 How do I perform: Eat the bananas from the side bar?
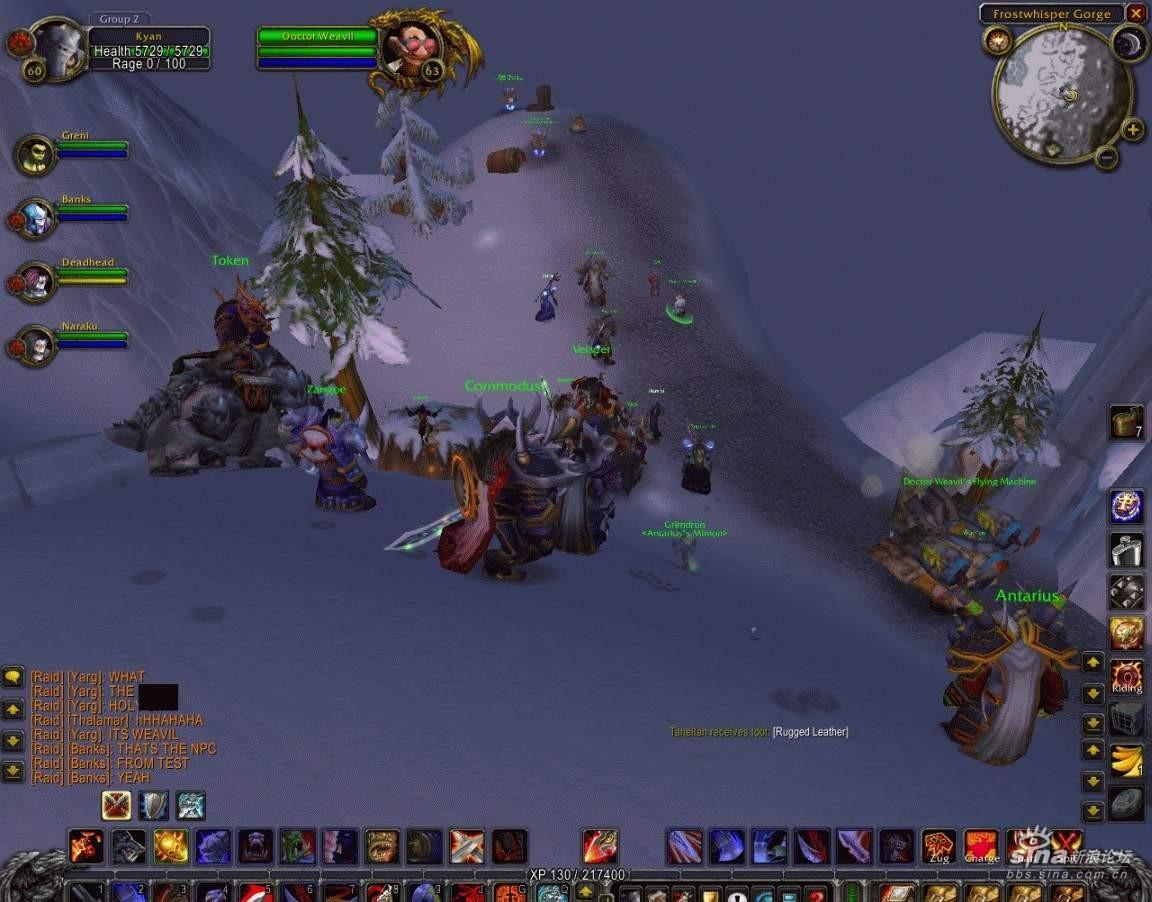[x=1127, y=762]
